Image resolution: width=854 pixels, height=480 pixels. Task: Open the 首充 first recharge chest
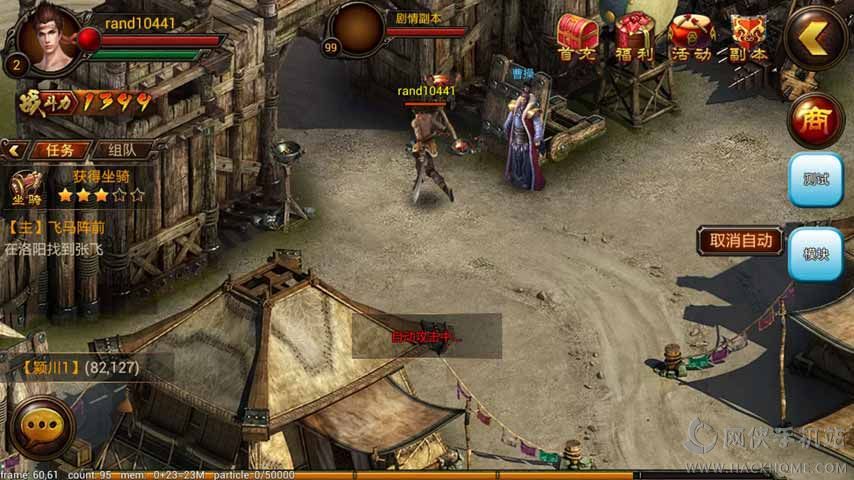(577, 38)
